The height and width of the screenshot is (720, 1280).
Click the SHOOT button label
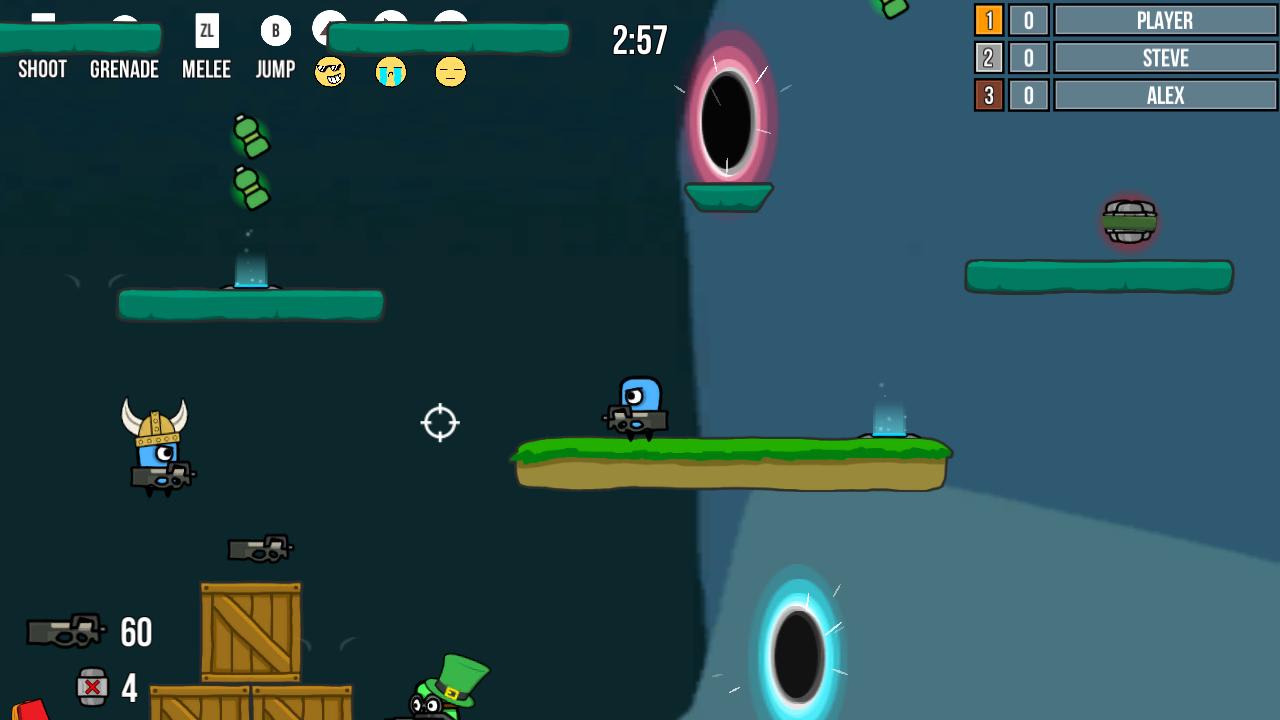[x=42, y=69]
